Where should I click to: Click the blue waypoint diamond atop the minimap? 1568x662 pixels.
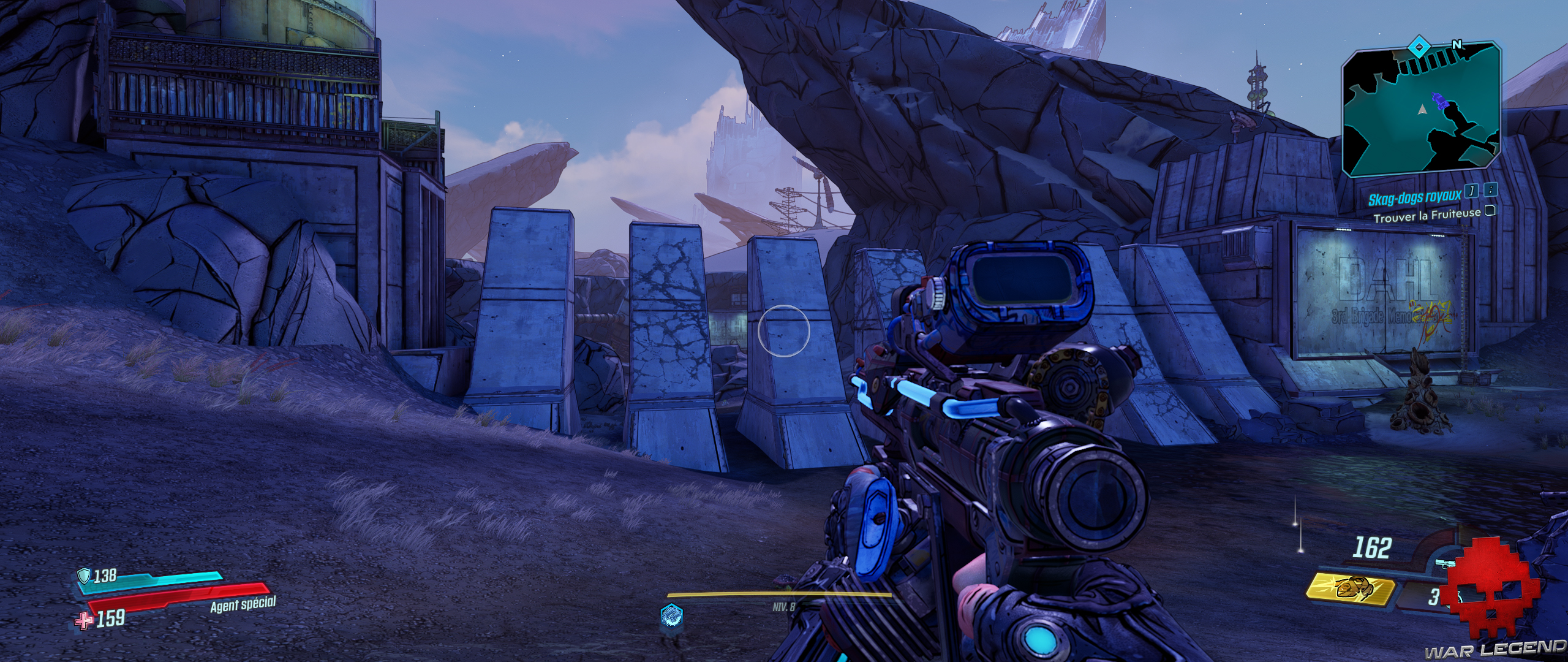point(1419,46)
